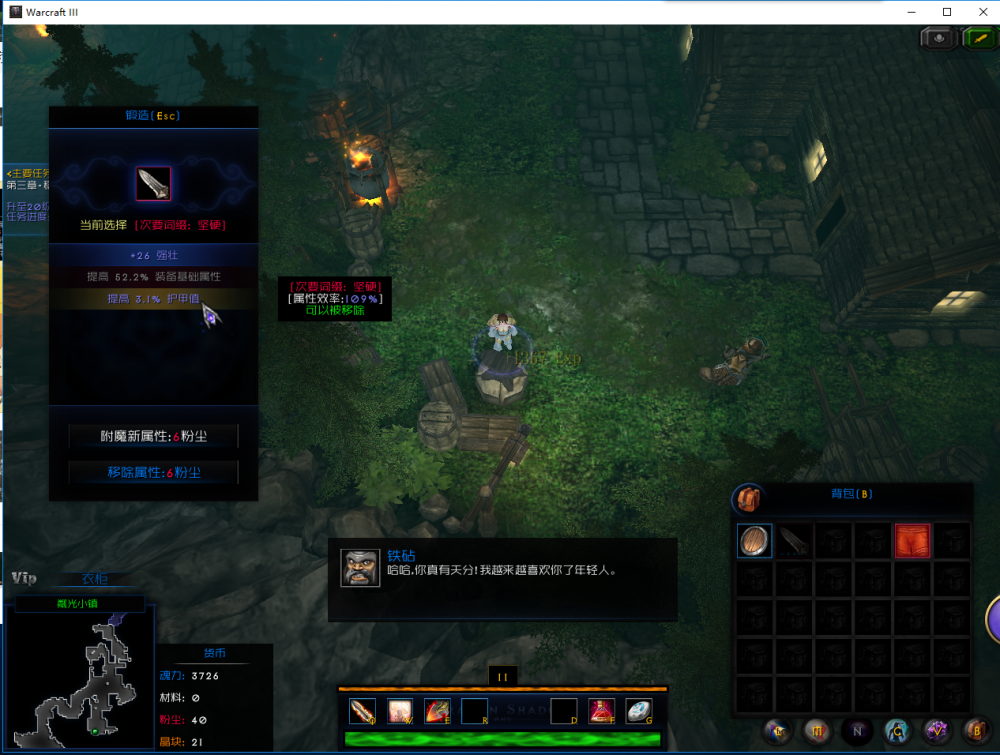Select the red pants in backpack
1000x755 pixels.
pos(912,541)
